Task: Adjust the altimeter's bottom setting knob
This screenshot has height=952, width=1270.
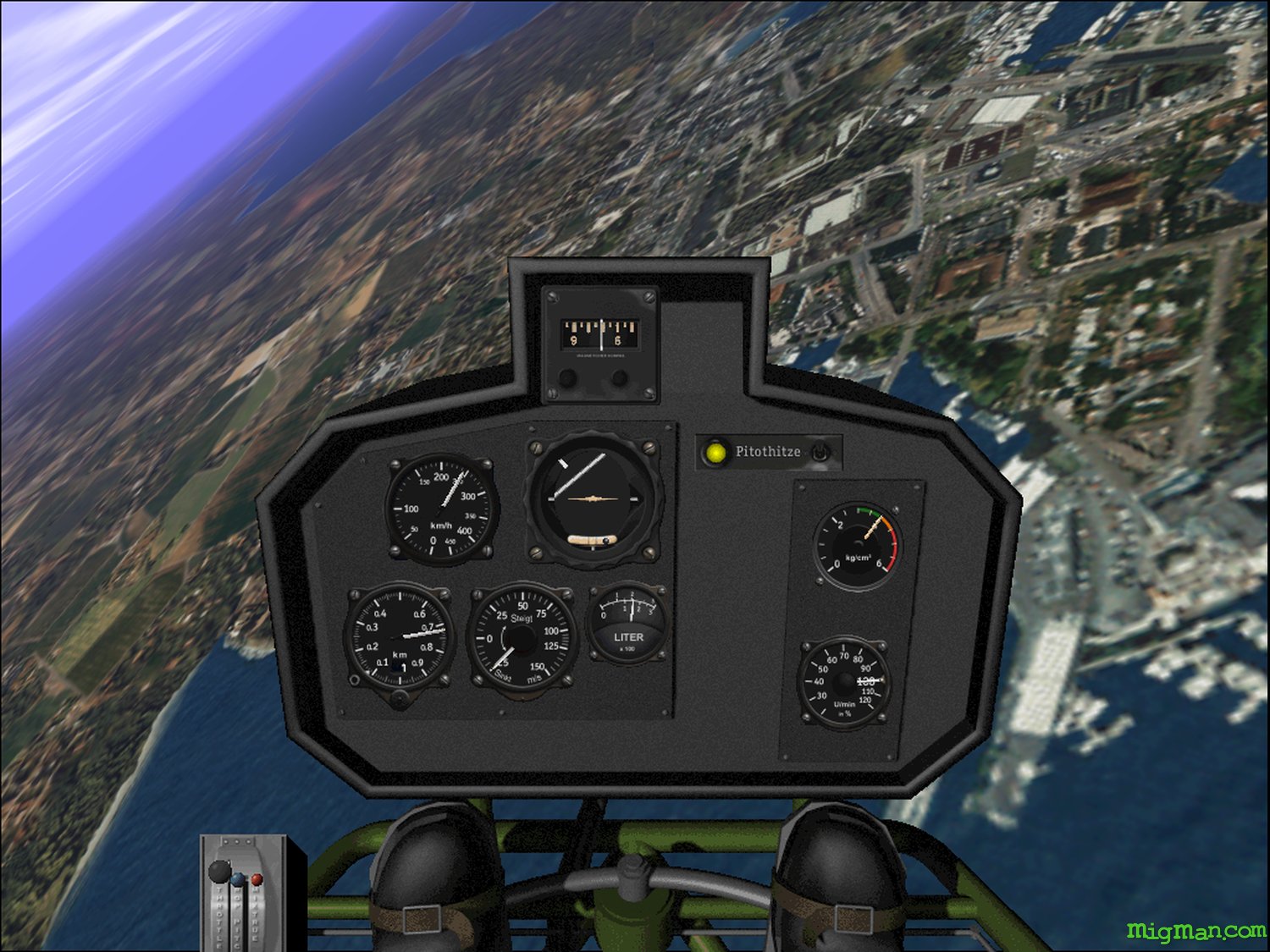Action: tap(399, 699)
